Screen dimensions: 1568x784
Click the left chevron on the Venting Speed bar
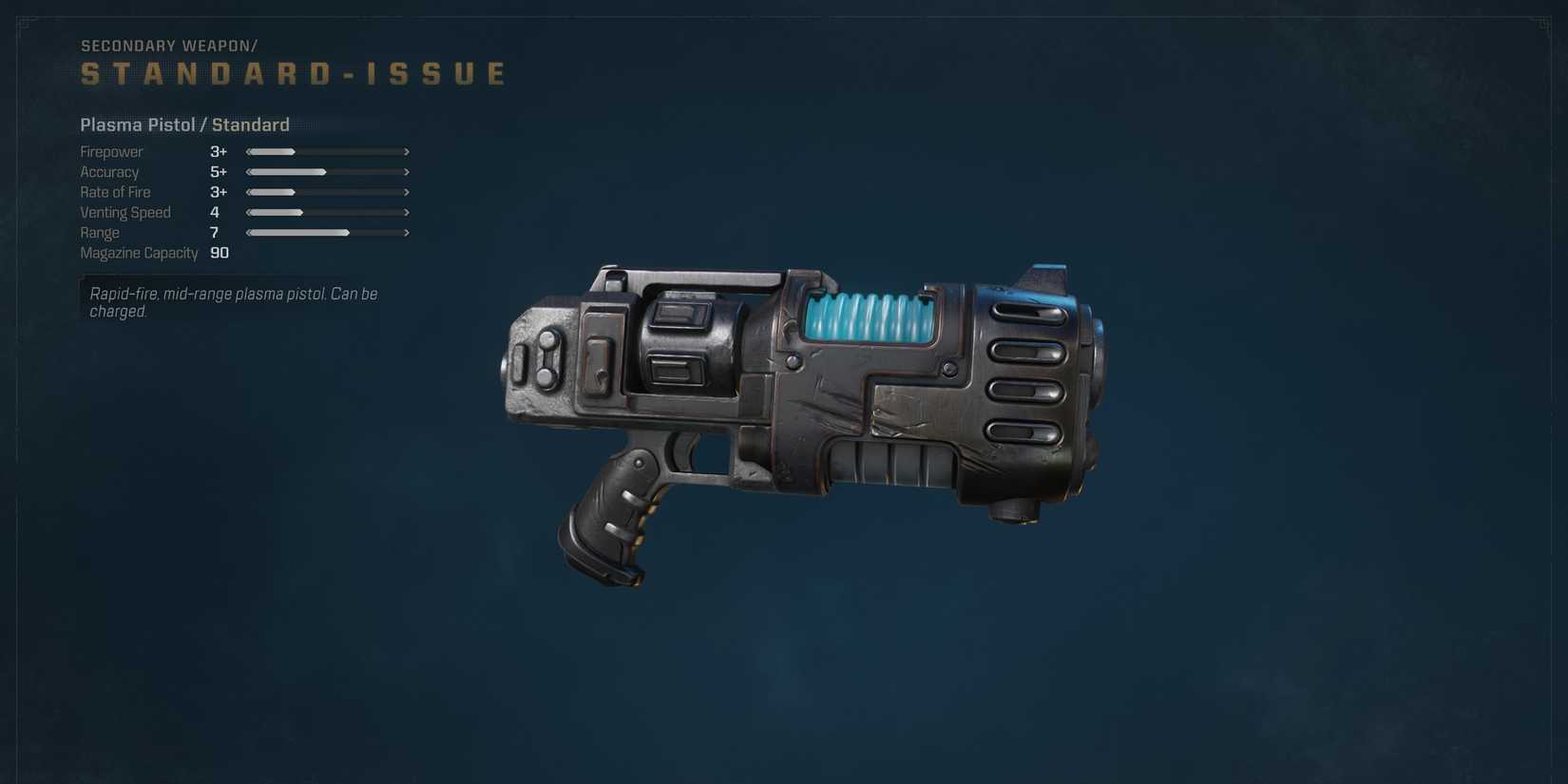click(x=248, y=212)
